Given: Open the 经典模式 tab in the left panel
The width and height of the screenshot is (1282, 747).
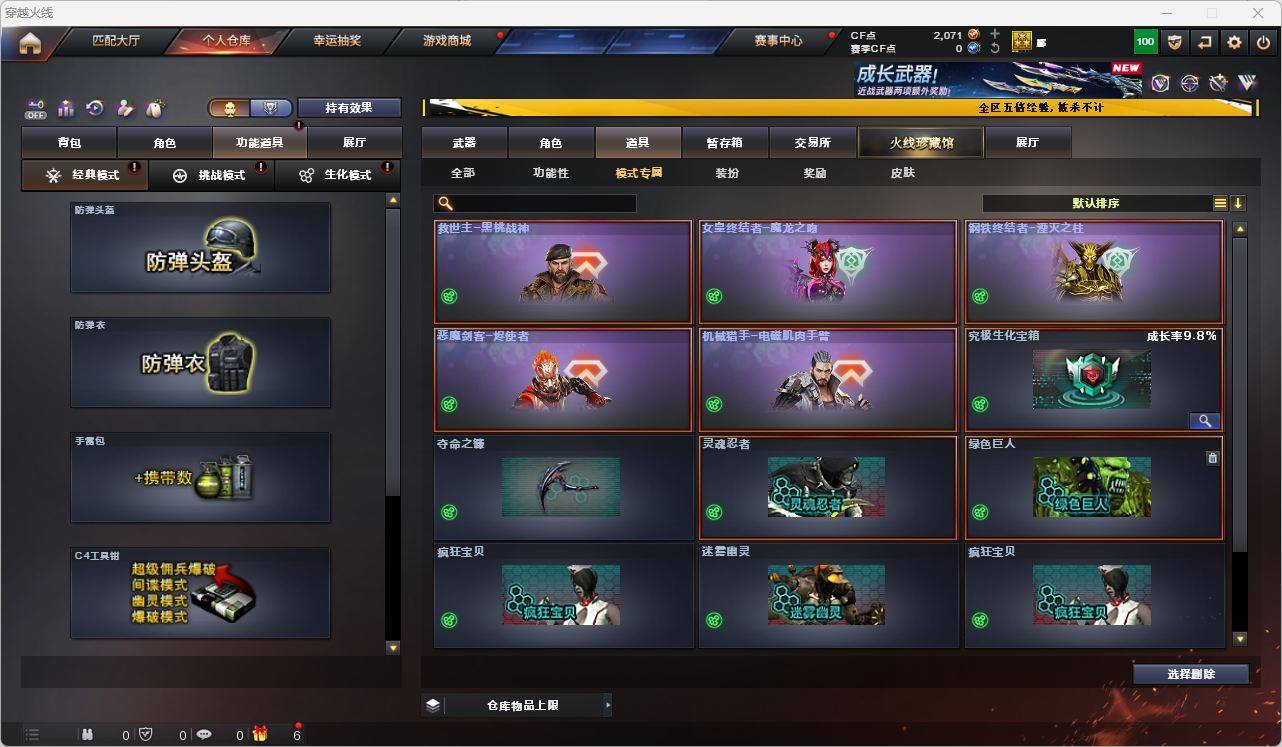Looking at the screenshot, I should click(84, 175).
